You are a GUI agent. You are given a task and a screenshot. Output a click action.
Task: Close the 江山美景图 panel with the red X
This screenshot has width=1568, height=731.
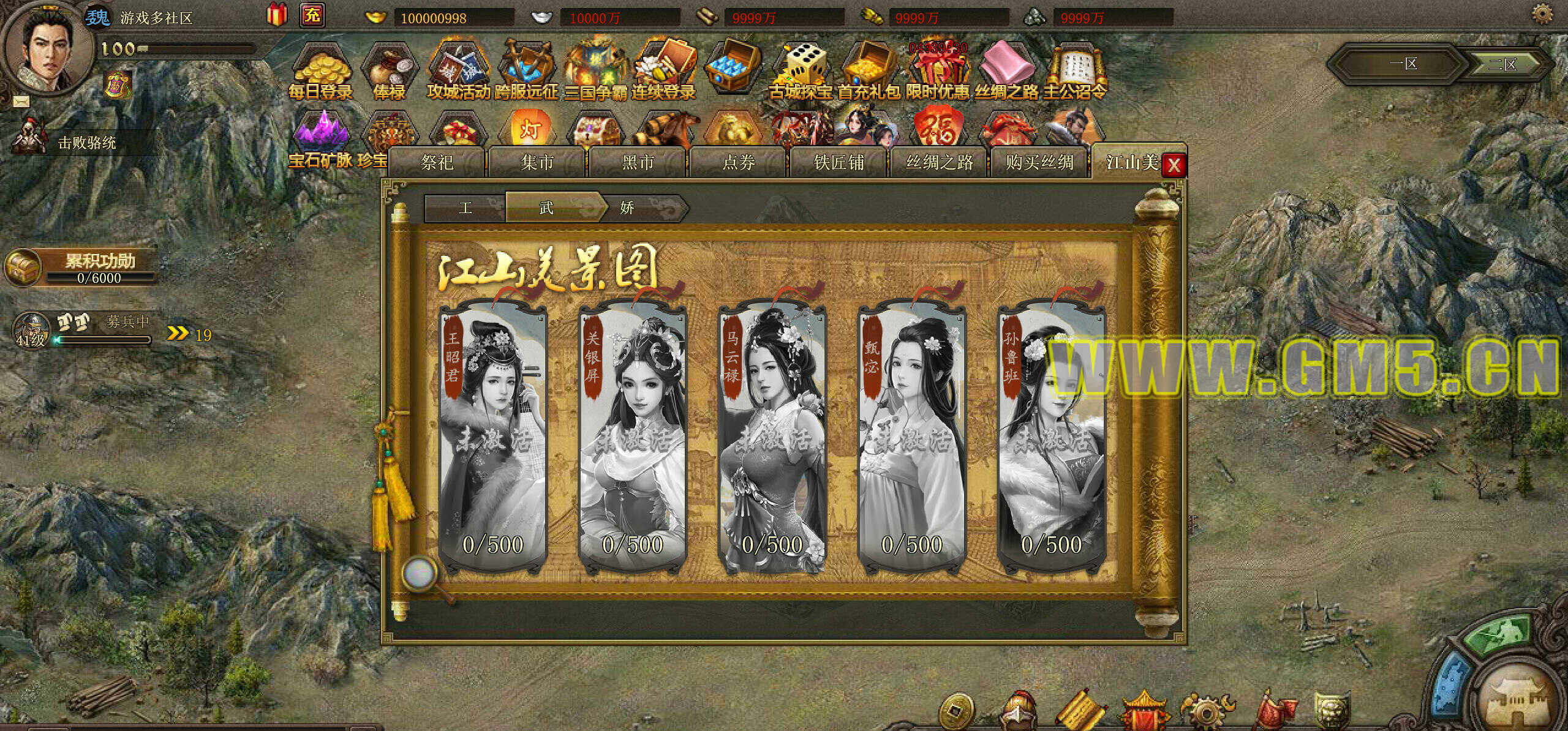pos(1174,165)
